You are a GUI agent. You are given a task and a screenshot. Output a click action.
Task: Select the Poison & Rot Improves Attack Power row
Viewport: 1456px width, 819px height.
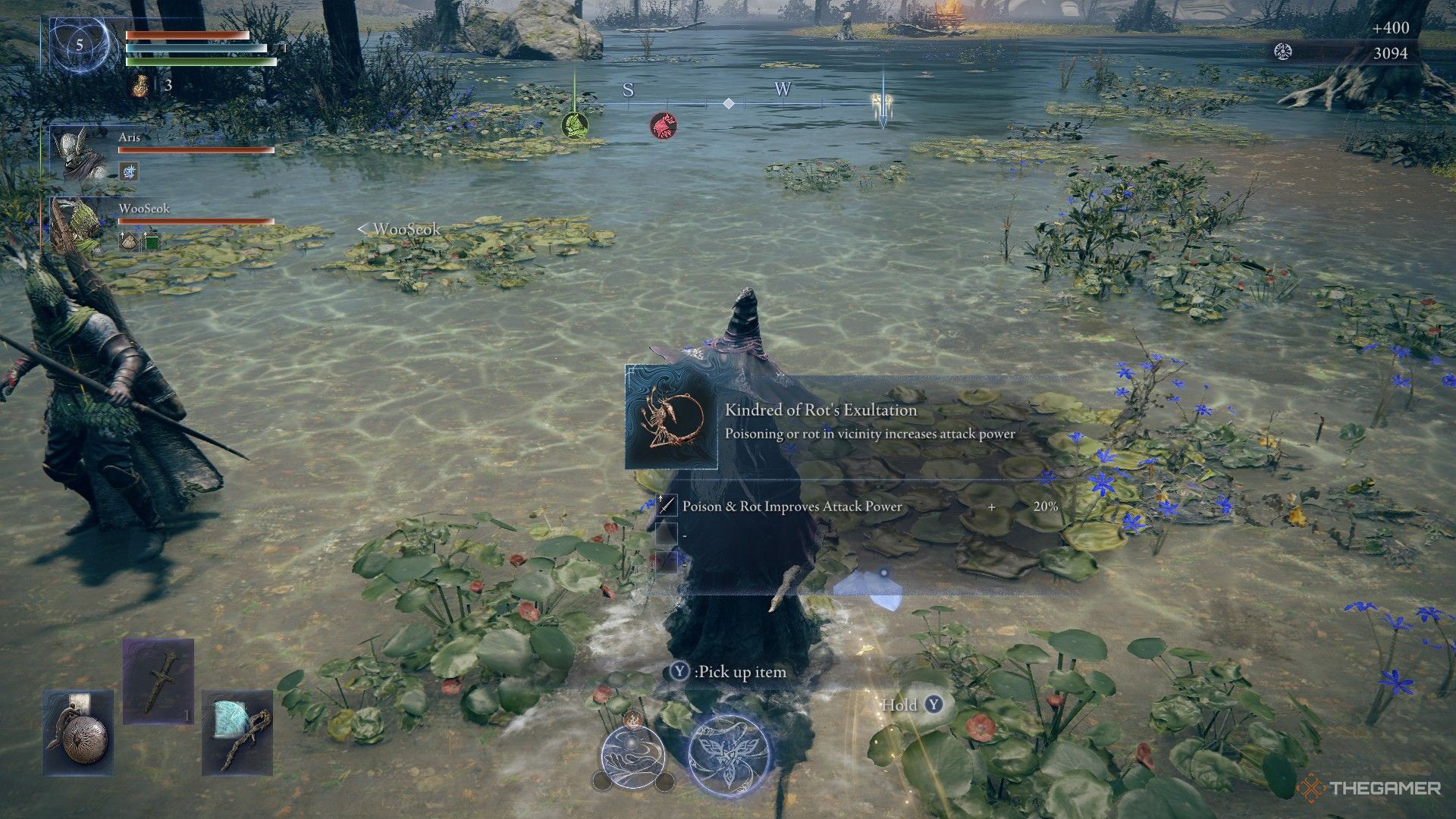tap(857, 506)
